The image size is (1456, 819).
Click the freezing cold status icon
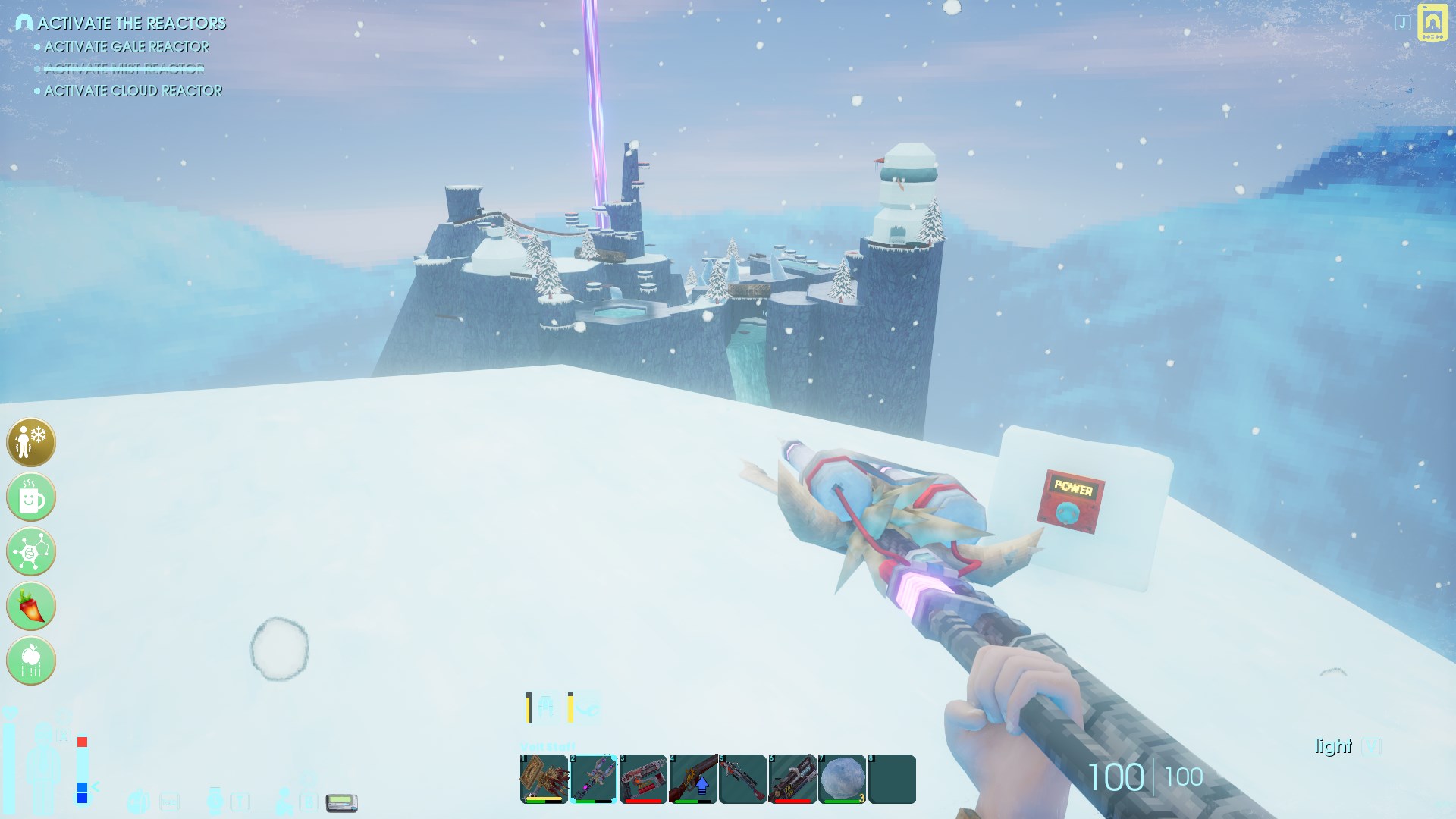click(x=31, y=442)
